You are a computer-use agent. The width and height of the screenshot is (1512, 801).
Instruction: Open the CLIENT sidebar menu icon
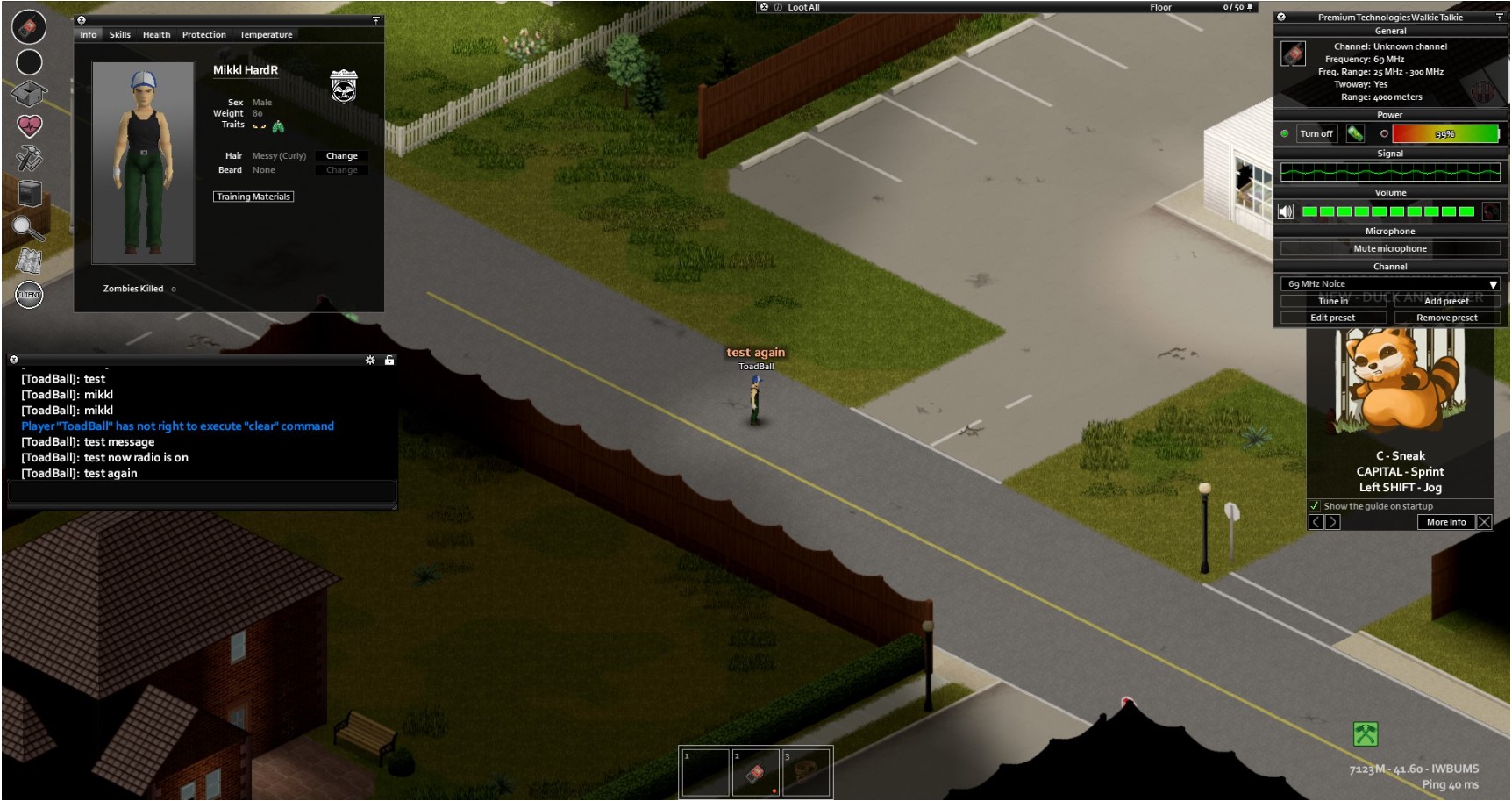pyautogui.click(x=27, y=295)
